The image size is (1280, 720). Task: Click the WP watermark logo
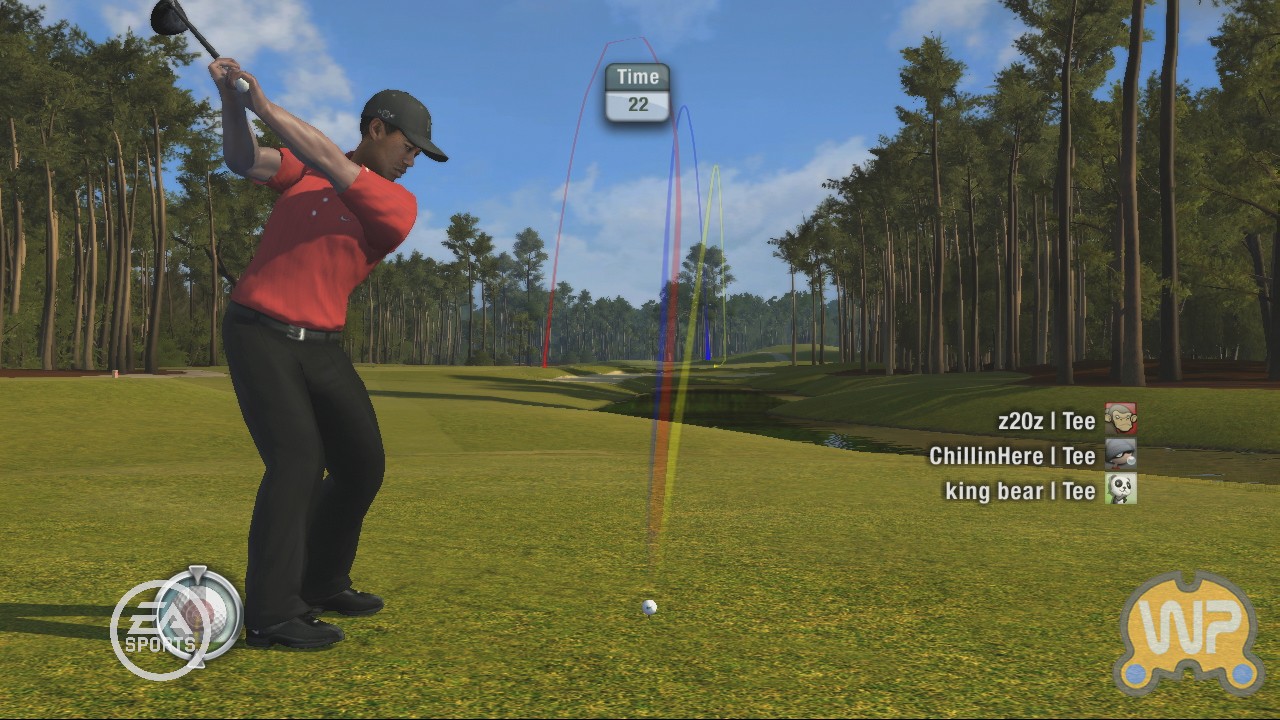1188,632
